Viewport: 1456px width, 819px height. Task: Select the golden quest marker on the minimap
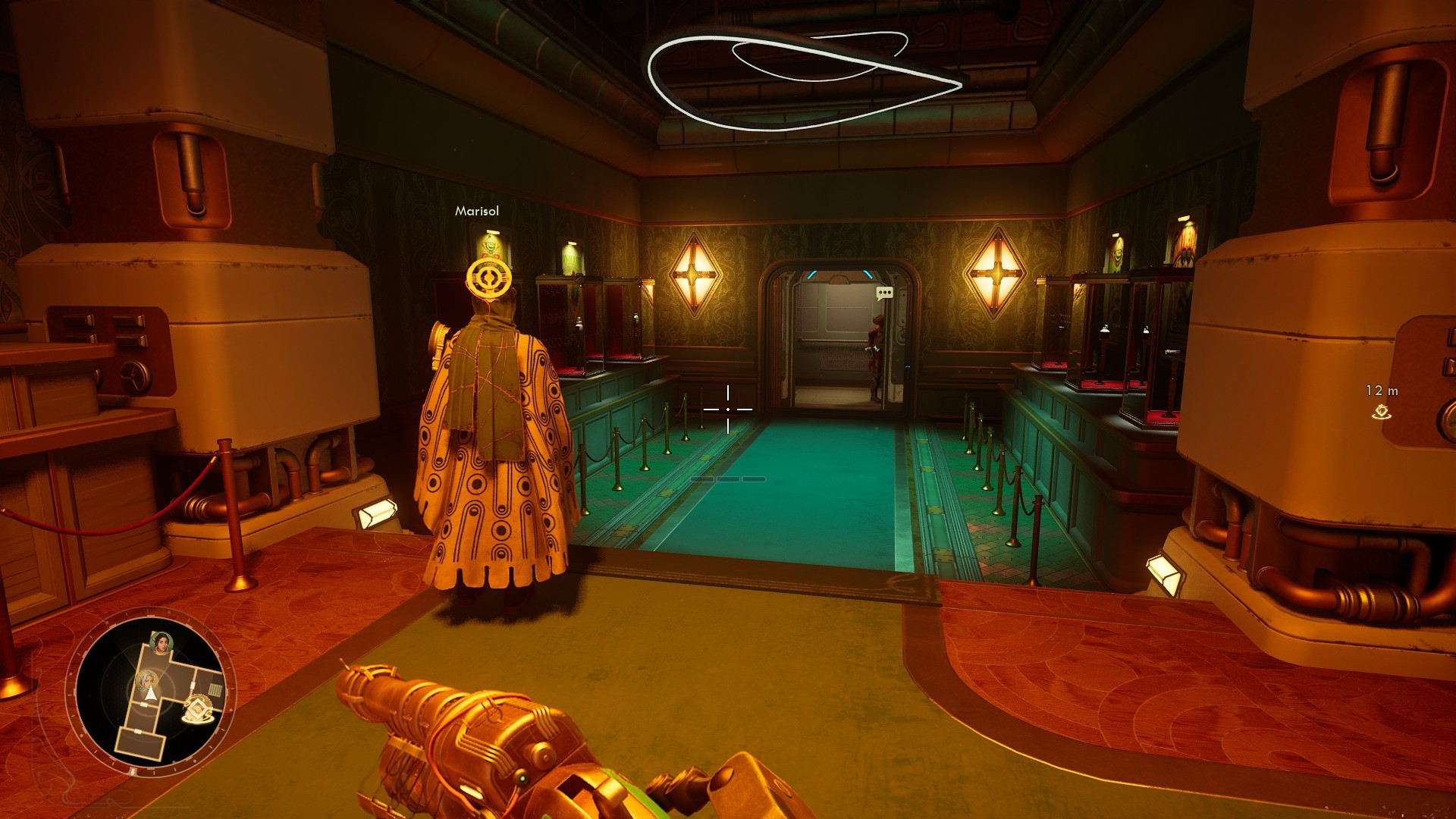point(198,710)
